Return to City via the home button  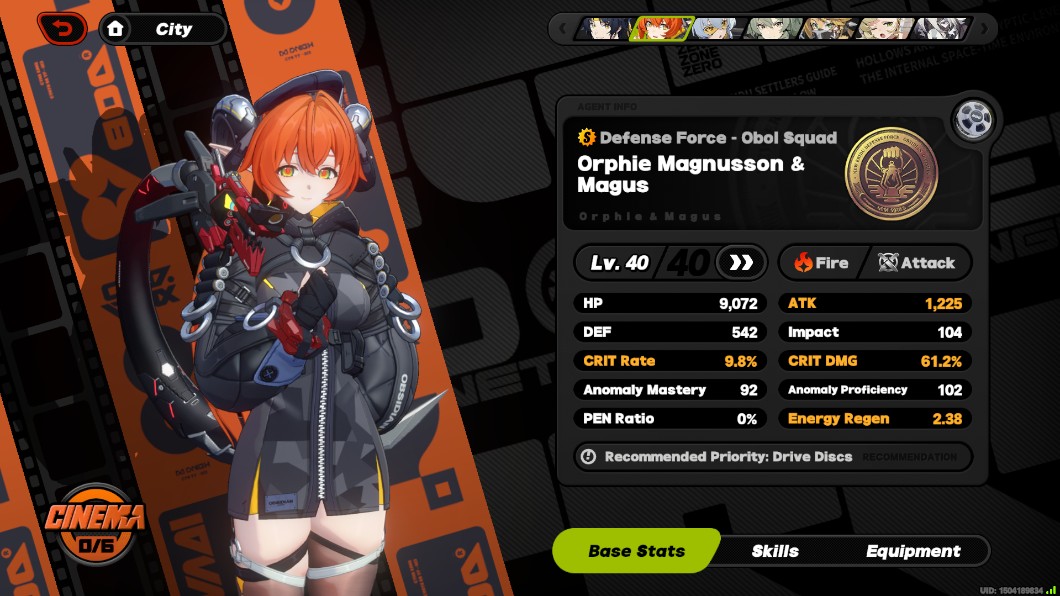116,29
